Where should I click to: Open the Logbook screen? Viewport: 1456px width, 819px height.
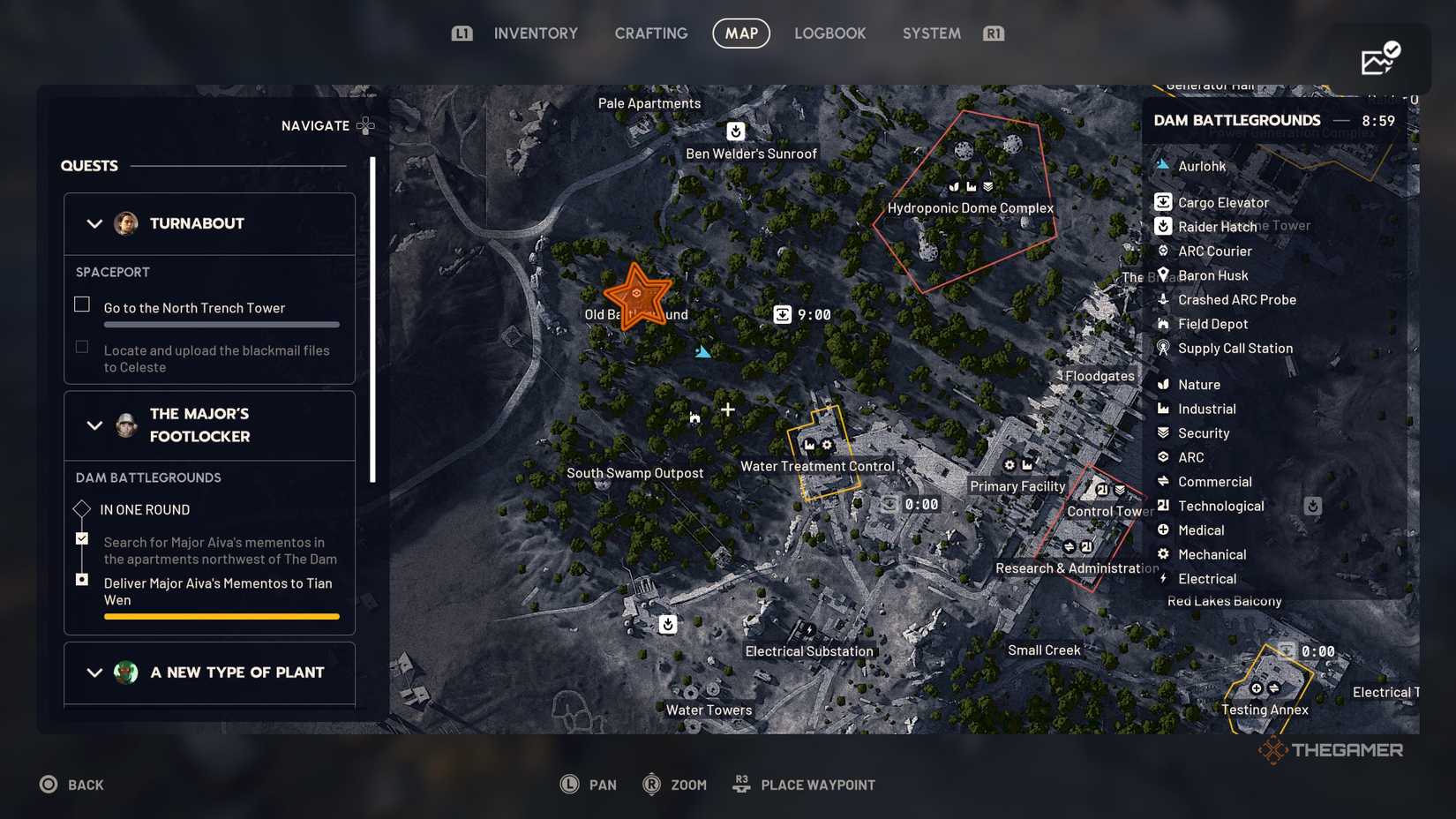coord(829,33)
